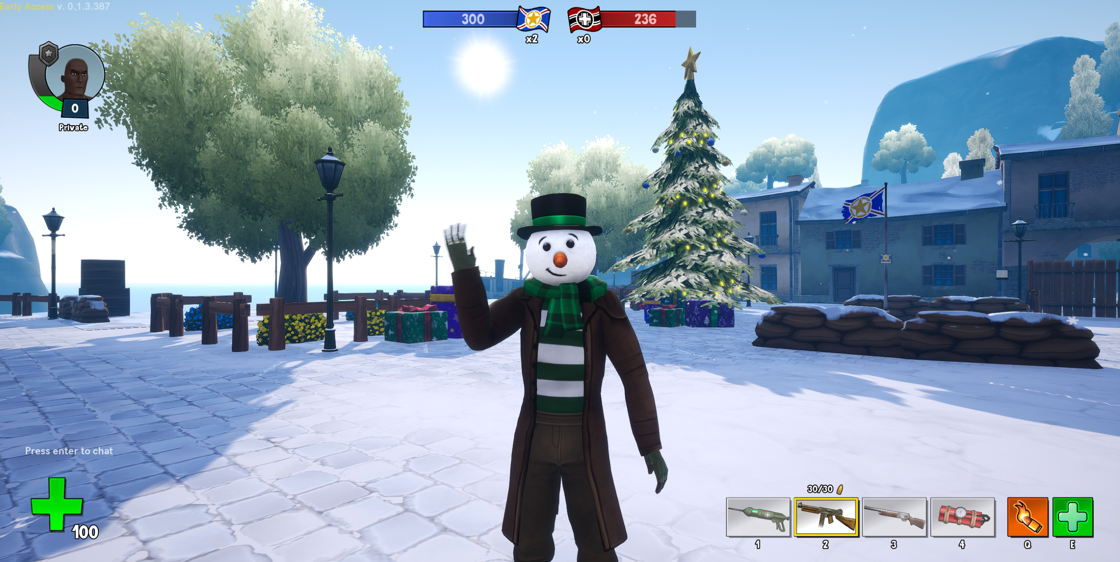Switch to the shotgun in slot 3
Screen dimensions: 1120x562
894,517
